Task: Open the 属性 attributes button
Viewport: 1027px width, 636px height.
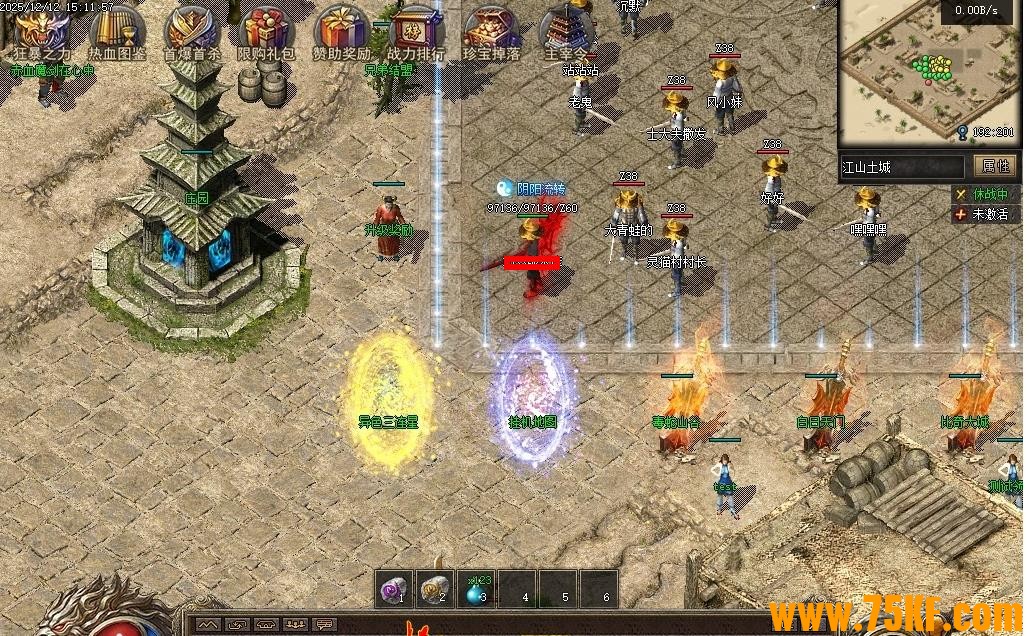Action: click(995, 166)
